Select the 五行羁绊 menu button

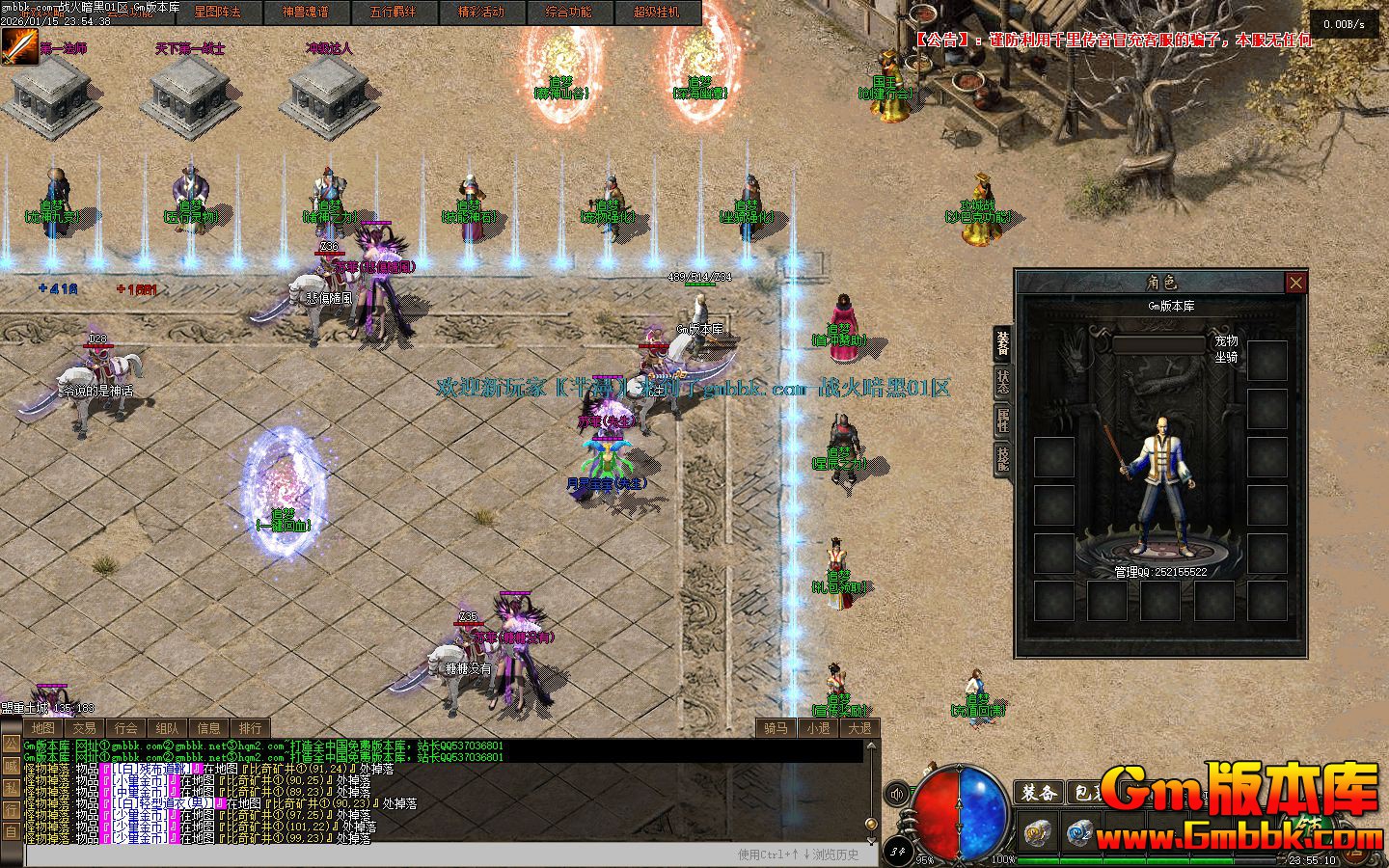[394, 13]
